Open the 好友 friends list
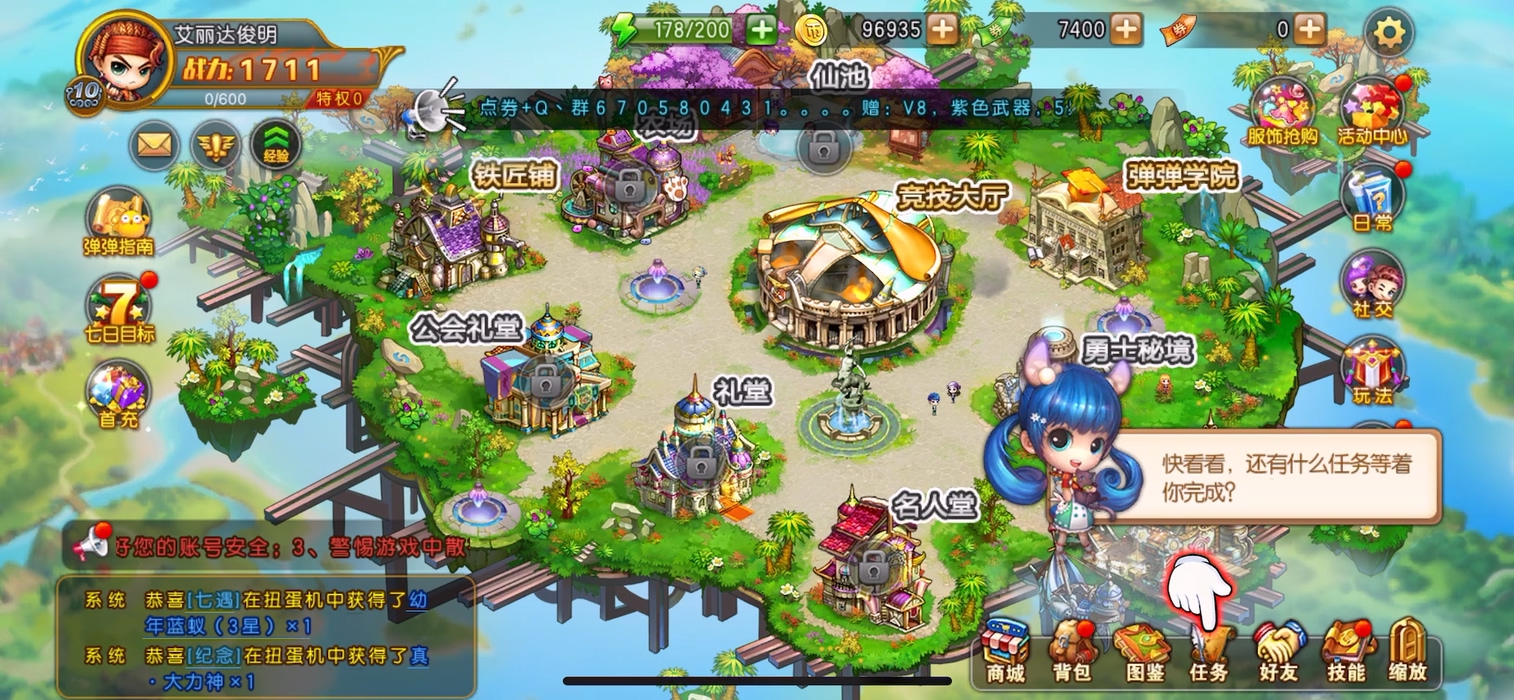The height and width of the screenshot is (700, 1514). pyautogui.click(x=1278, y=651)
